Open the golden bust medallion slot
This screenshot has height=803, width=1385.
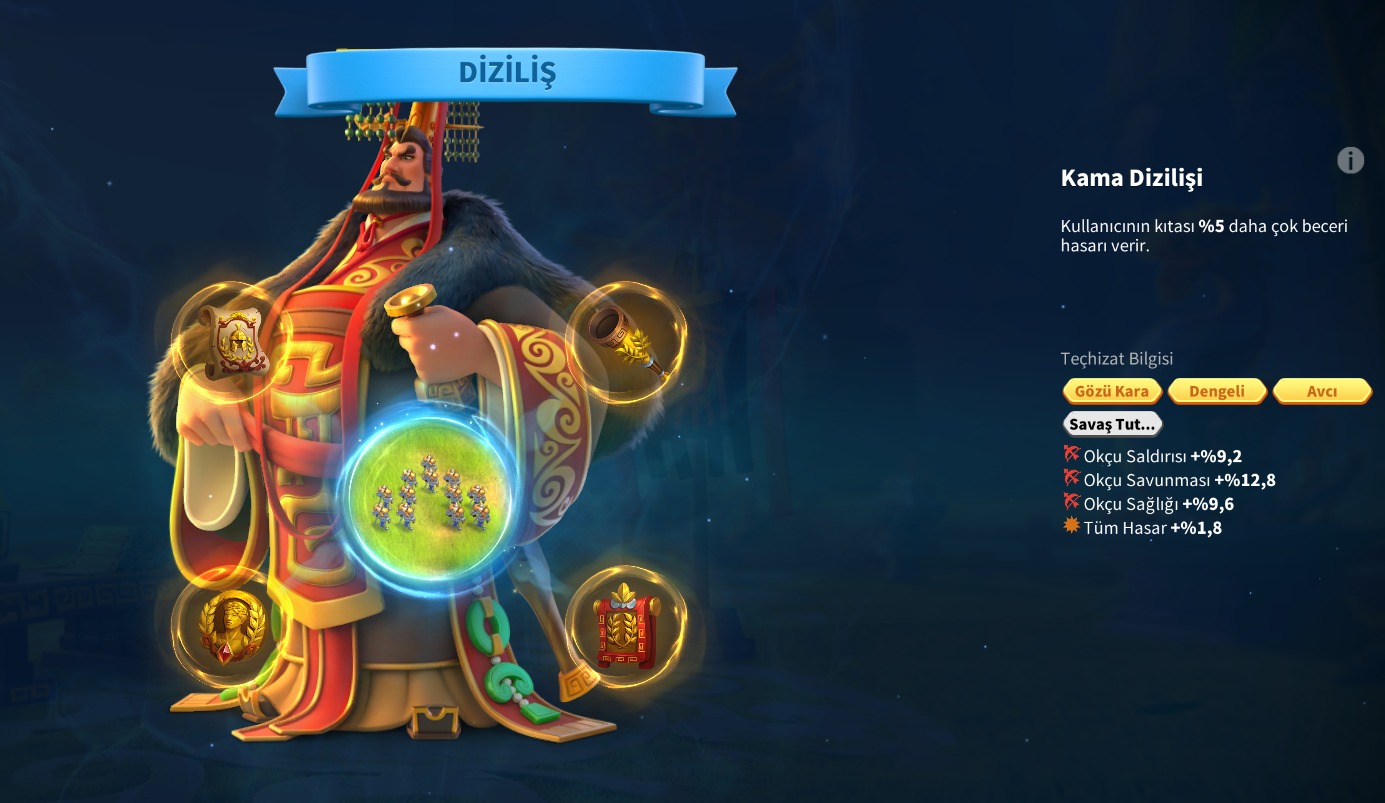click(228, 626)
